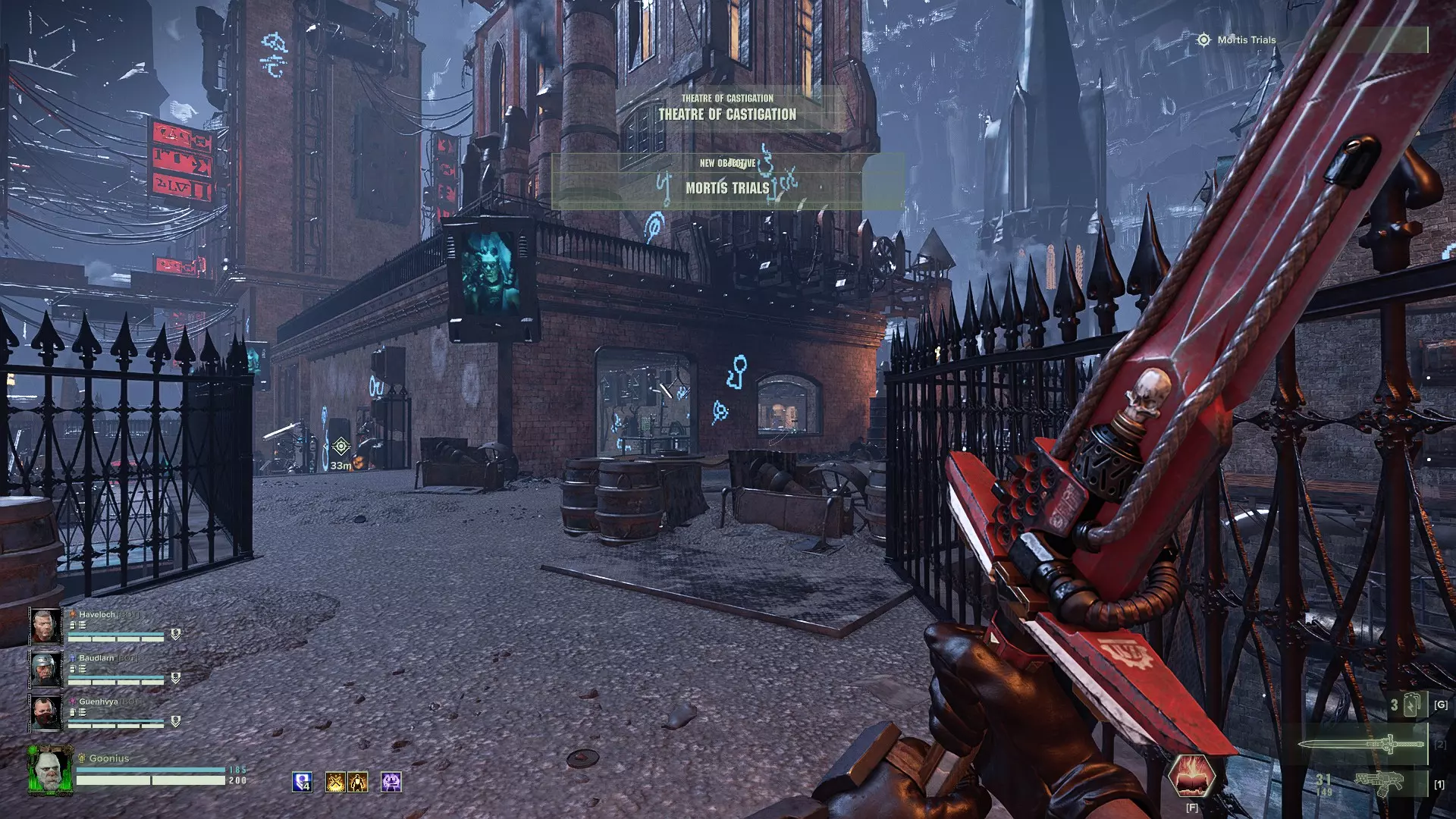The image size is (1456, 819).
Task: Click the blue buff icon showing 4
Action: pyautogui.click(x=302, y=782)
